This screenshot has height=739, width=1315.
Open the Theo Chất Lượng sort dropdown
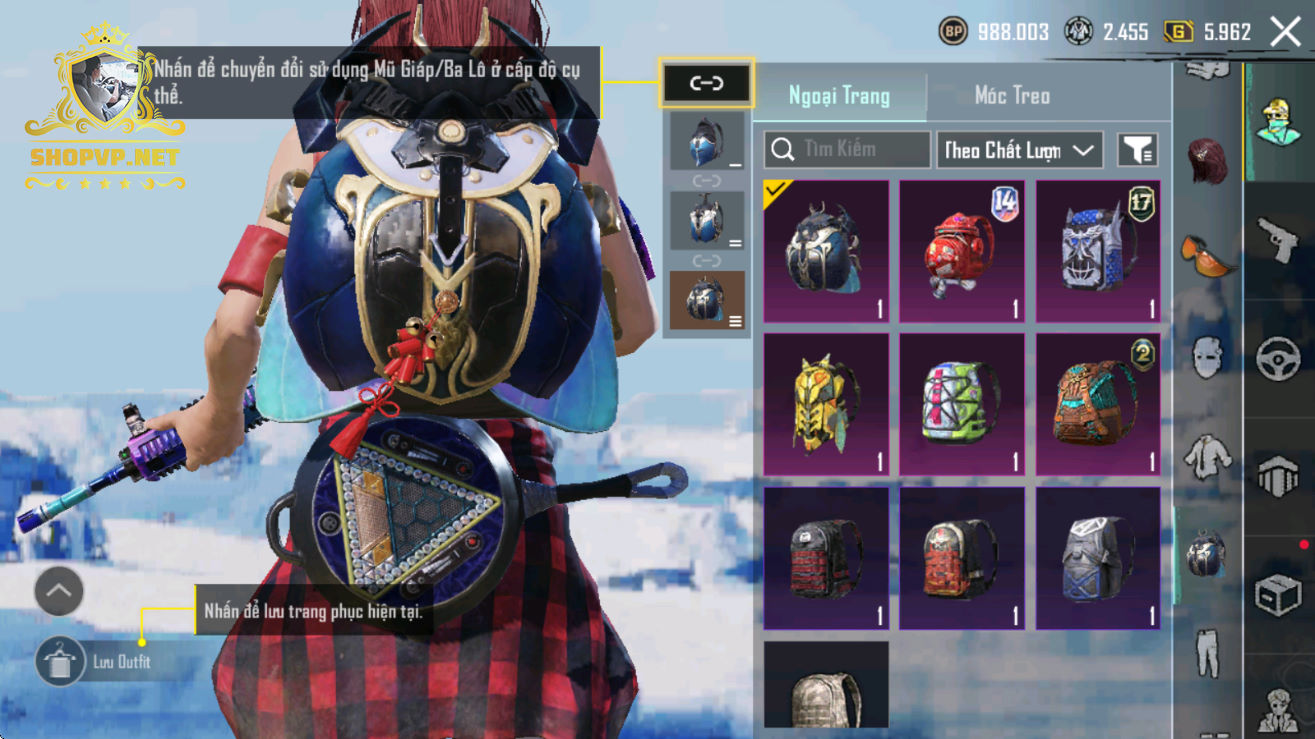coord(1019,150)
